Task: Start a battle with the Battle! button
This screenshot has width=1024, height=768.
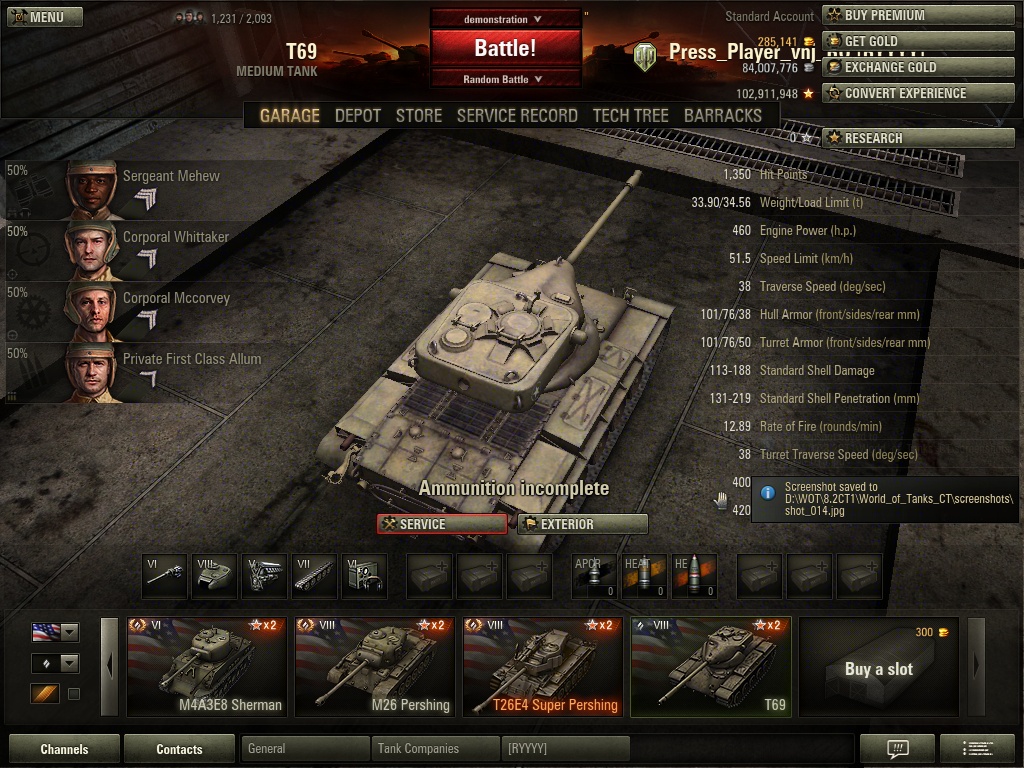Action: (505, 48)
